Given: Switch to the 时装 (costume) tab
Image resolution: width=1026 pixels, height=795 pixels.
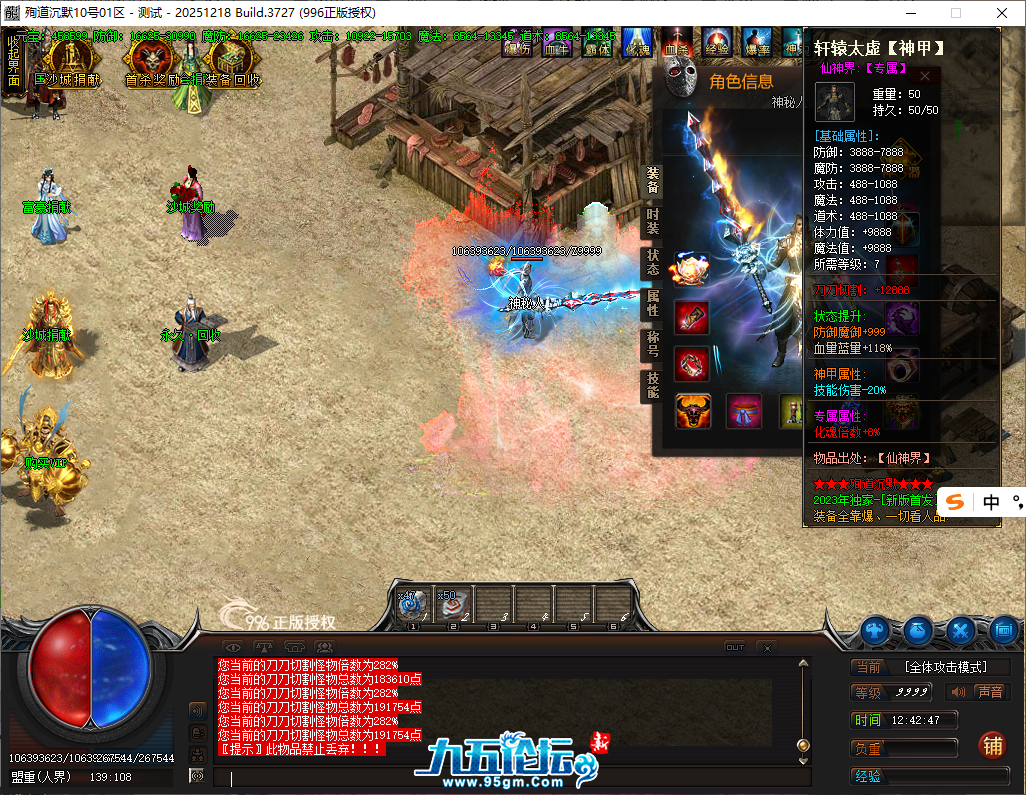Looking at the screenshot, I should 652,222.
